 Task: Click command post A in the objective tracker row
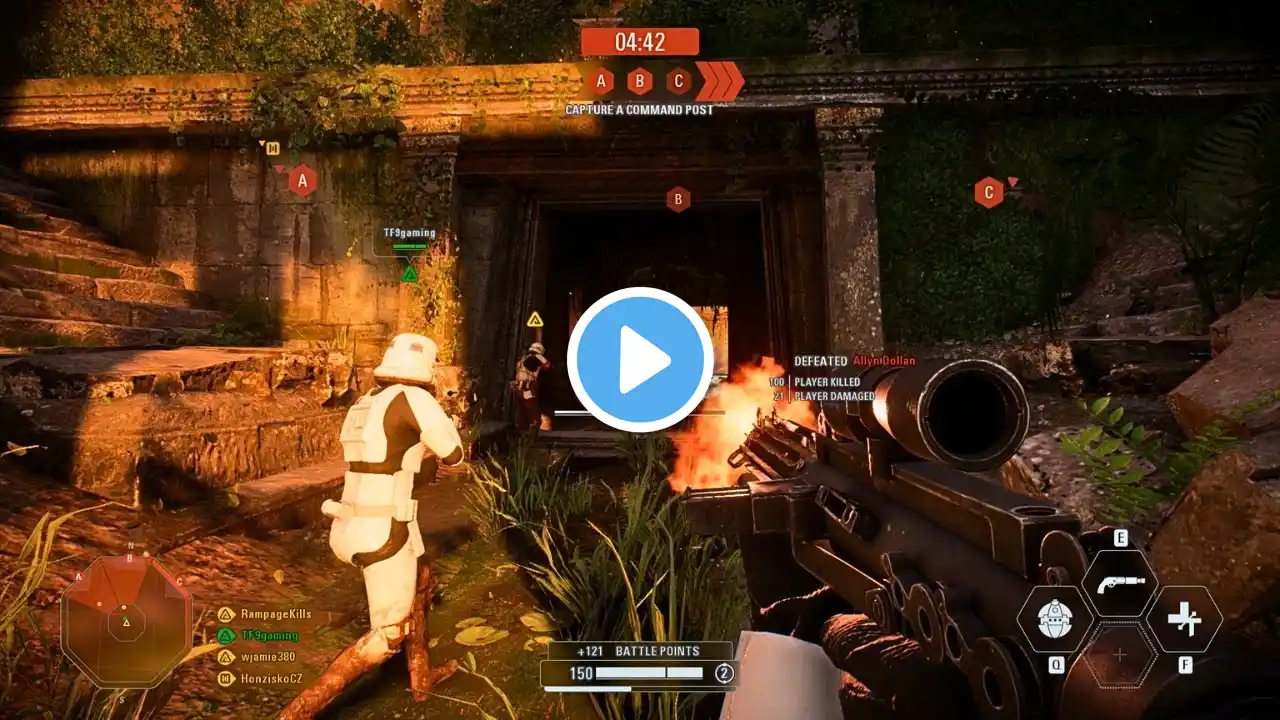(x=601, y=81)
